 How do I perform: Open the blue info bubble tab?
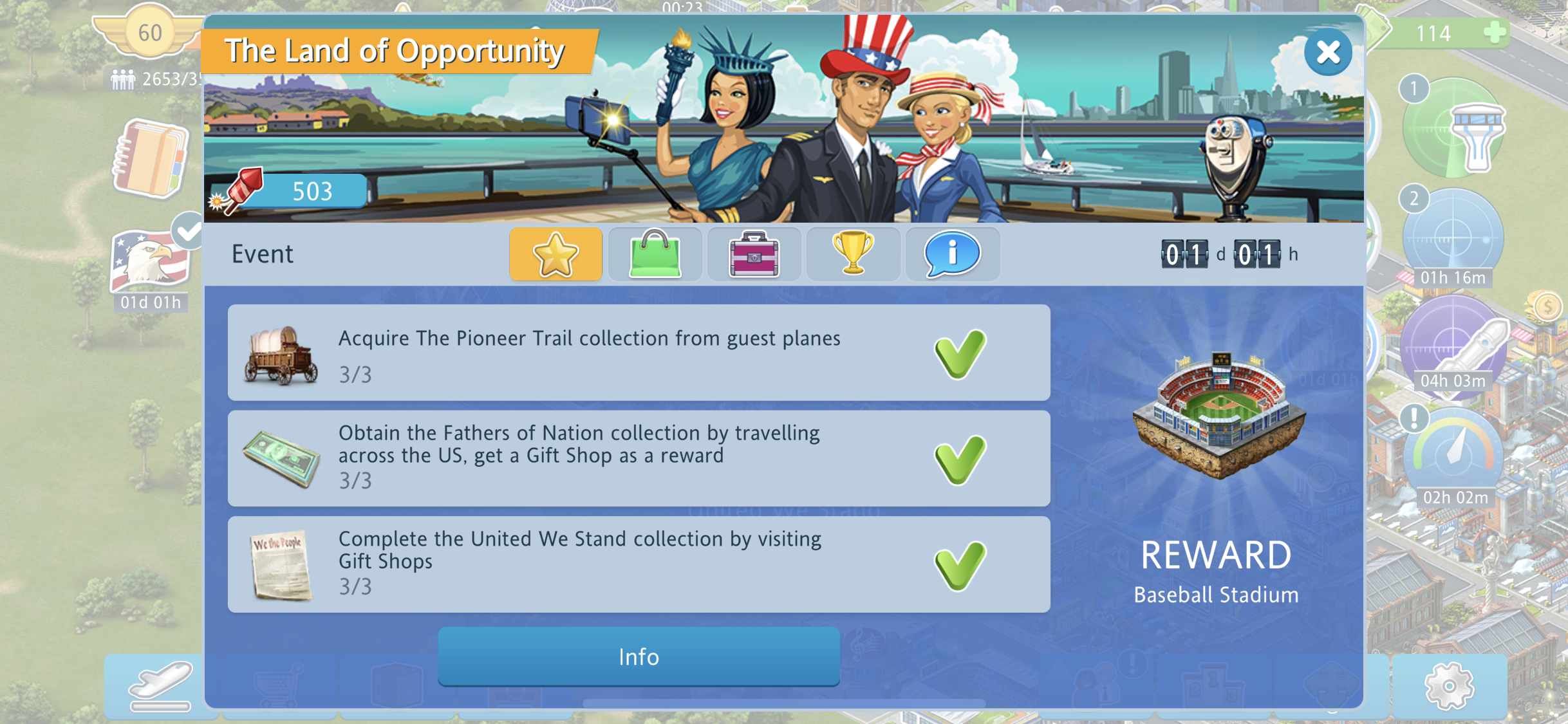pos(952,254)
